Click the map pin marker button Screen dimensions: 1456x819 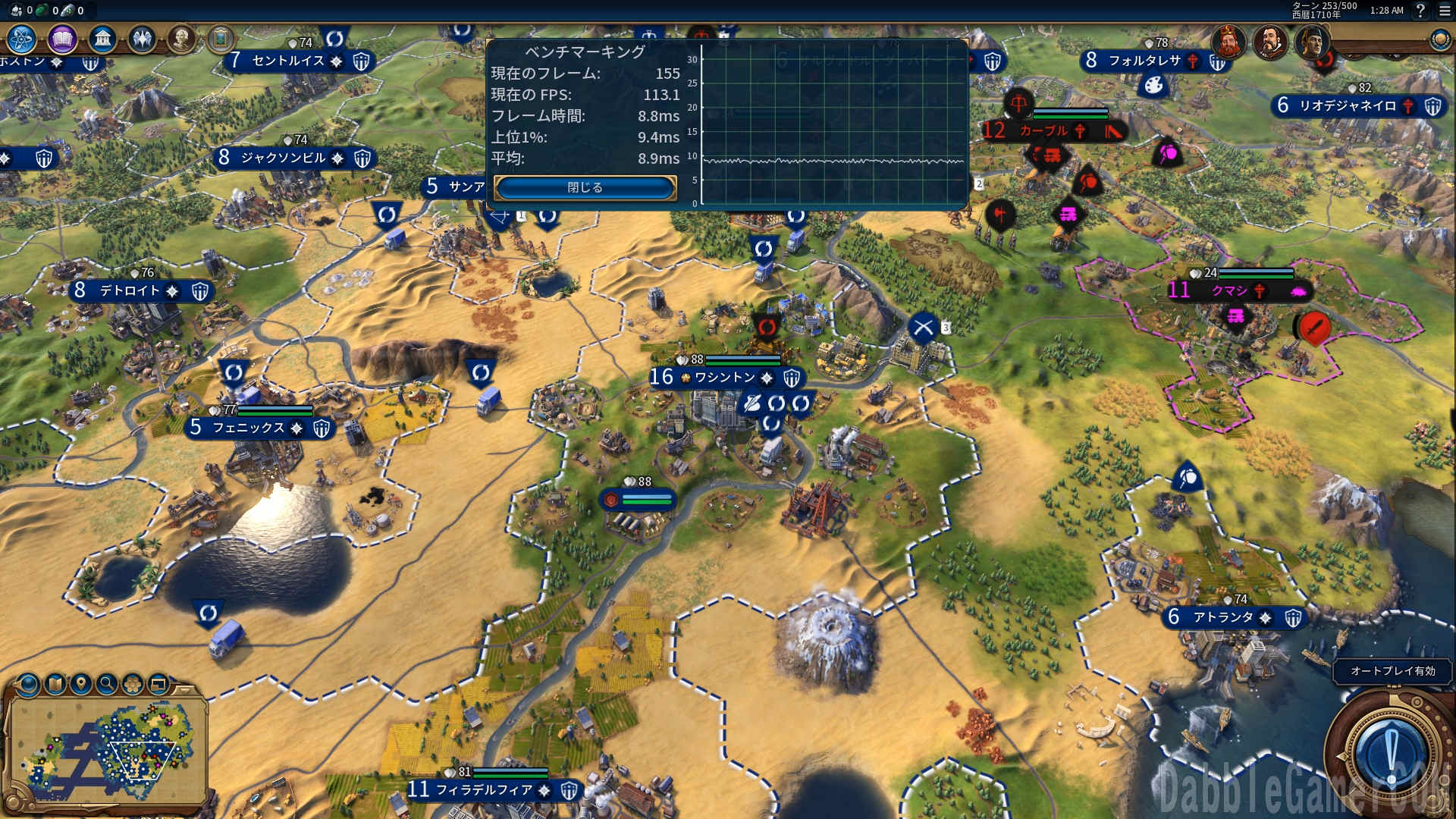(x=81, y=685)
